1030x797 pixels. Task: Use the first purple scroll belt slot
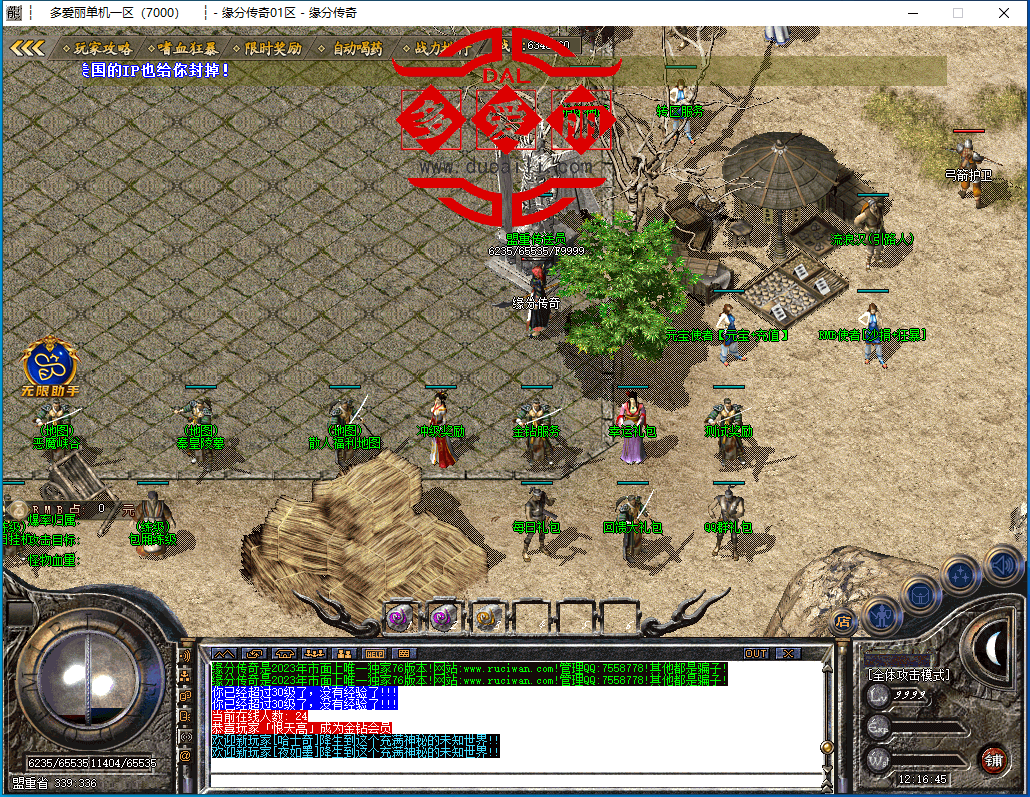coord(400,617)
